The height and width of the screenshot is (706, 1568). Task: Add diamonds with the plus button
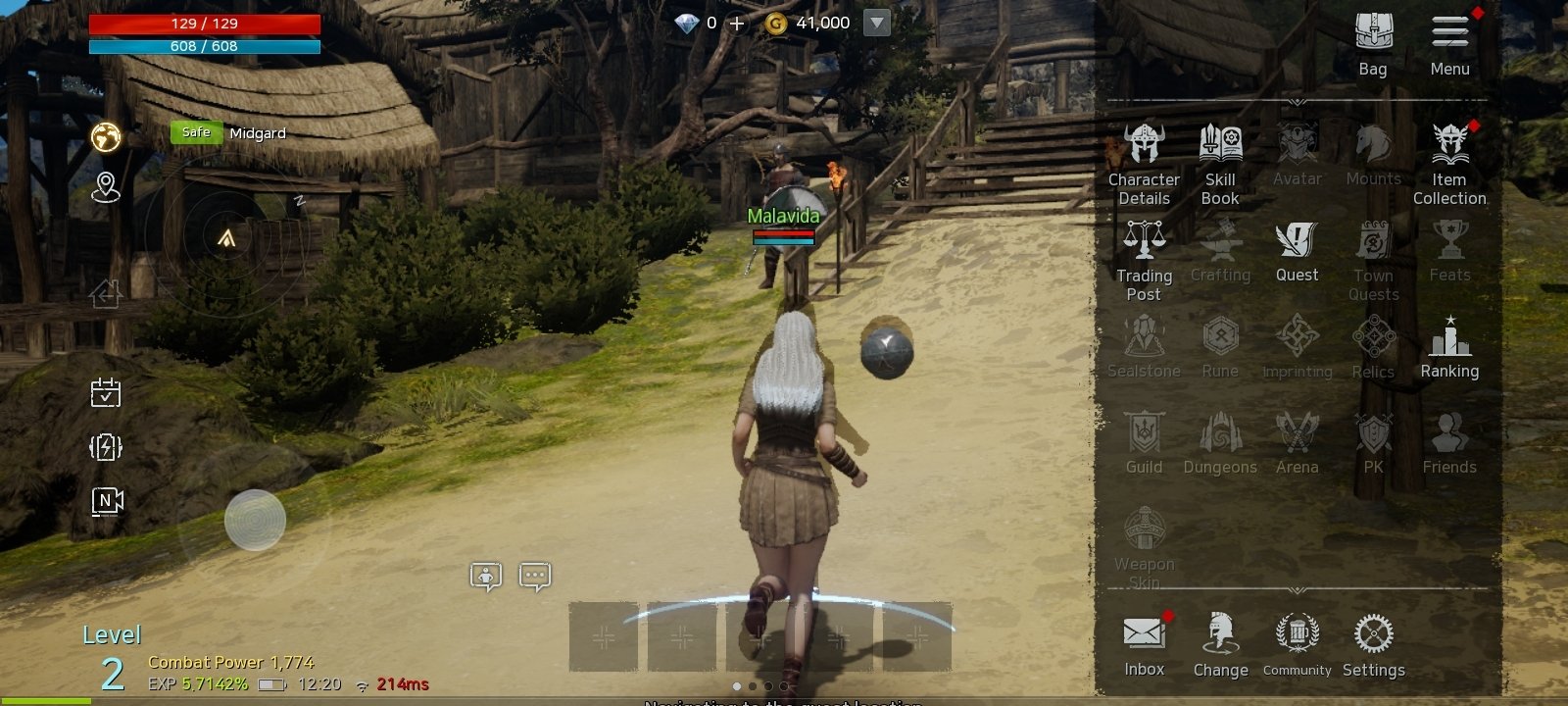click(737, 23)
